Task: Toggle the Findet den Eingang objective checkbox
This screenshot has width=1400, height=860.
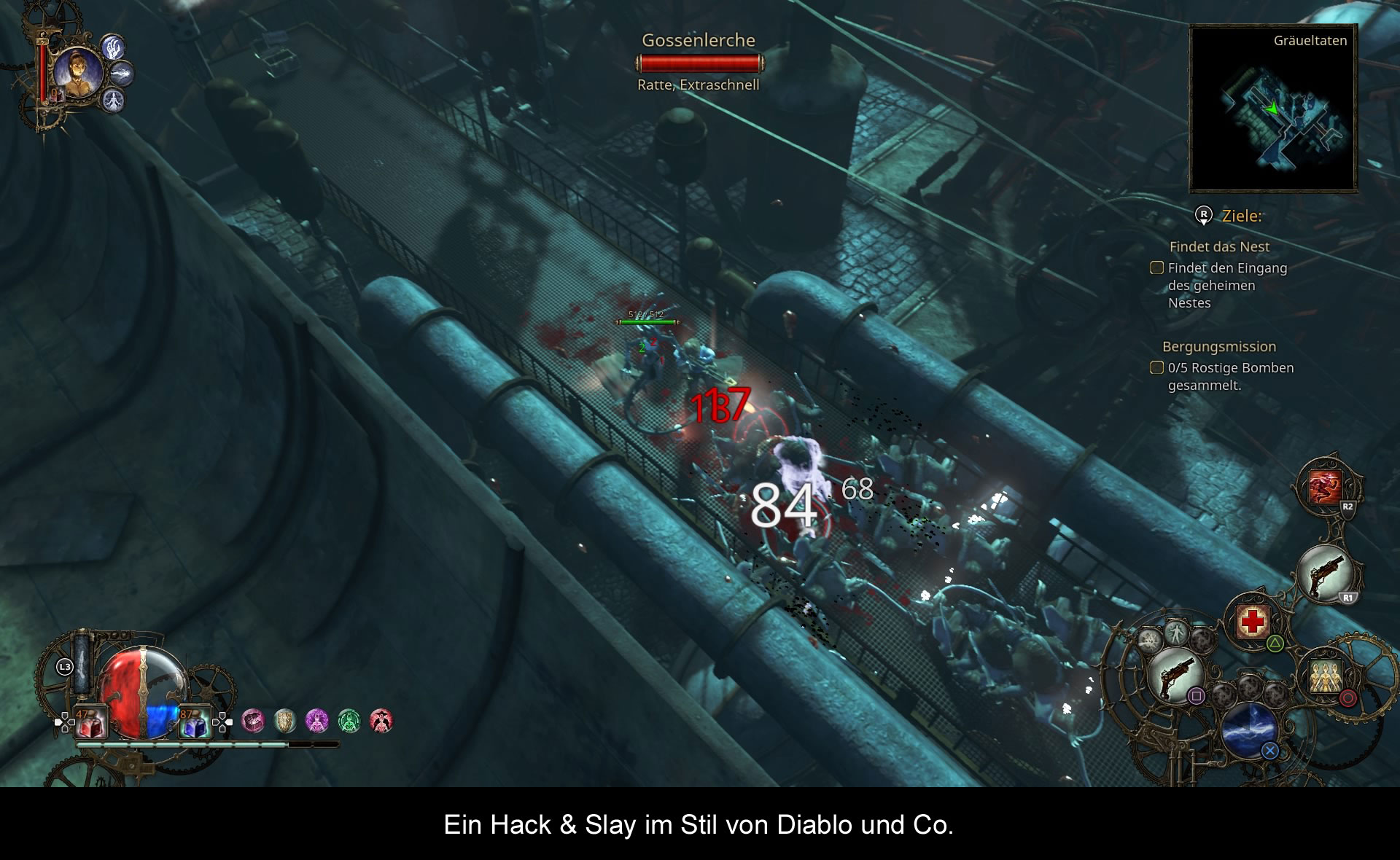Action: (x=1156, y=267)
